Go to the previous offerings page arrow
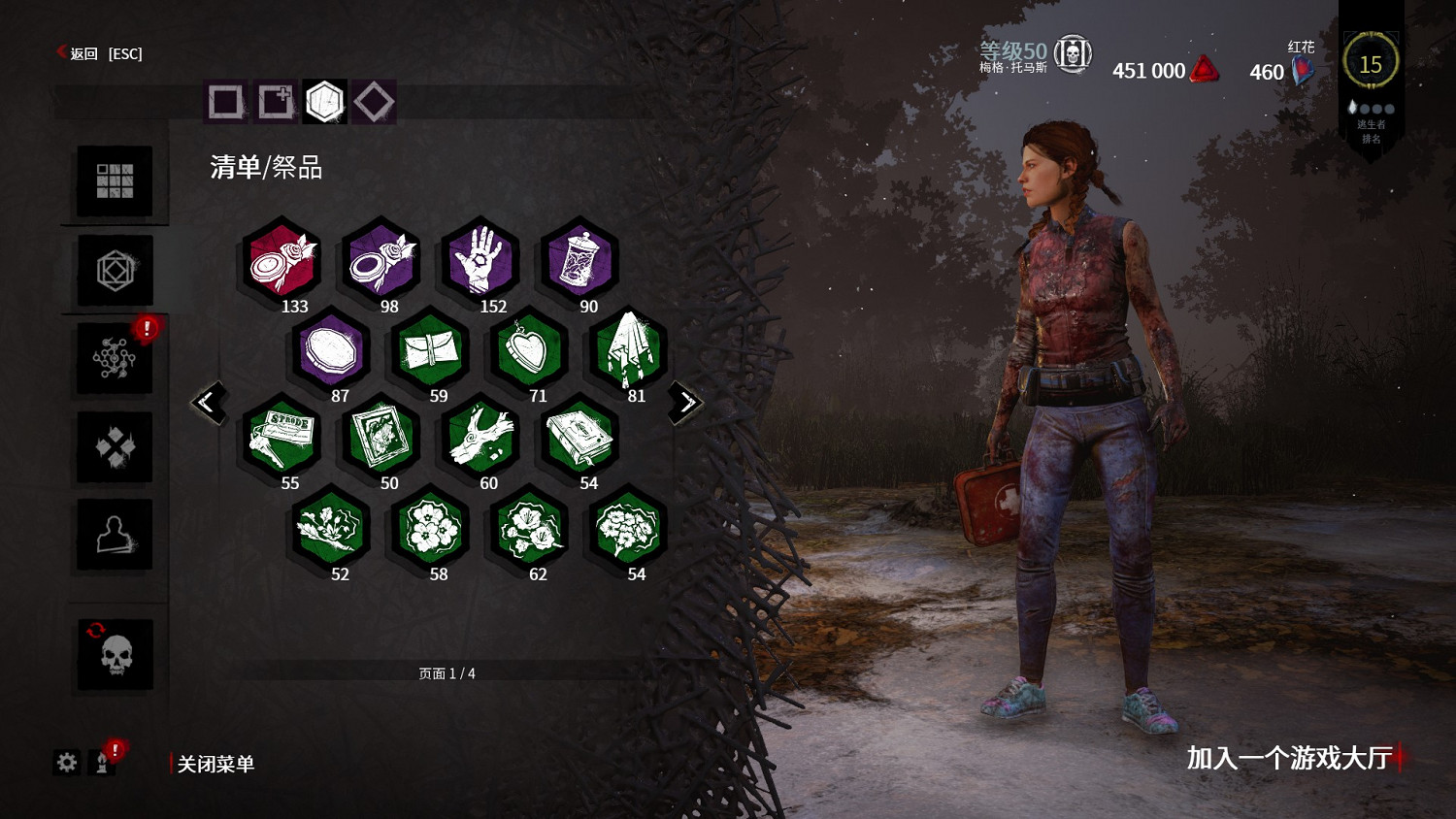The image size is (1456, 819). 209,401
